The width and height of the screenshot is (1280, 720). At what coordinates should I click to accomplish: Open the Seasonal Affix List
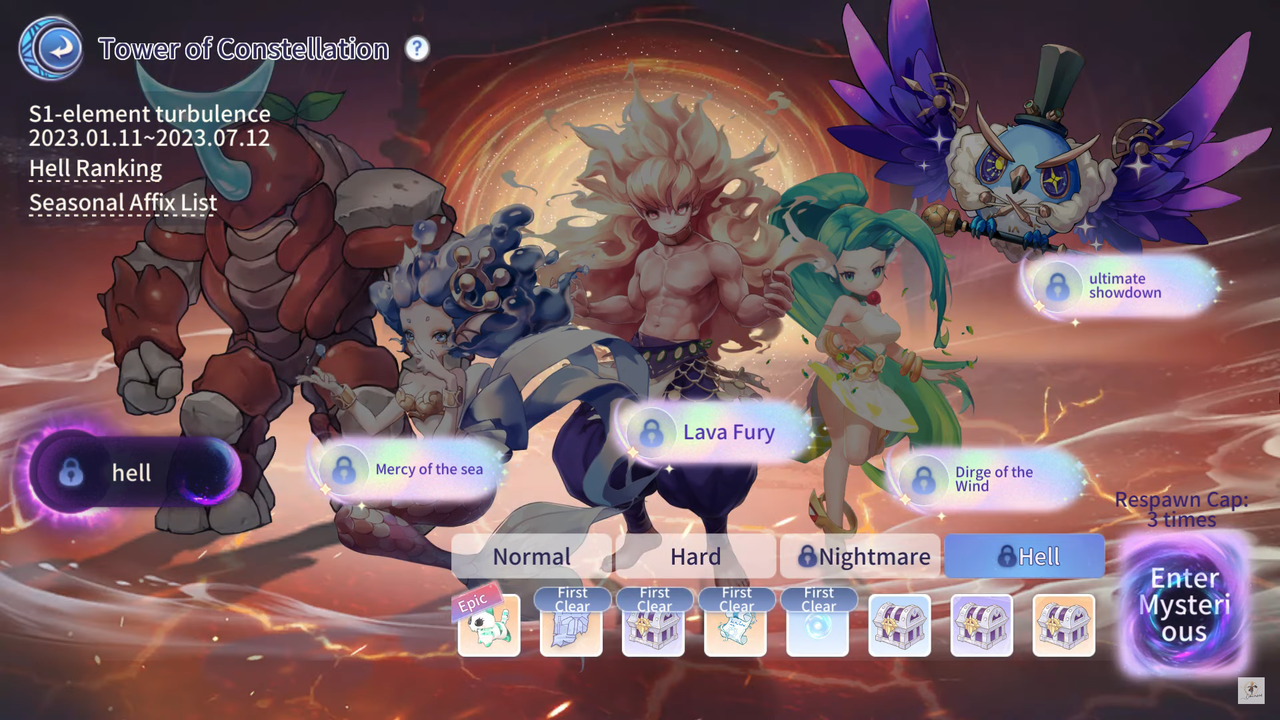(123, 203)
